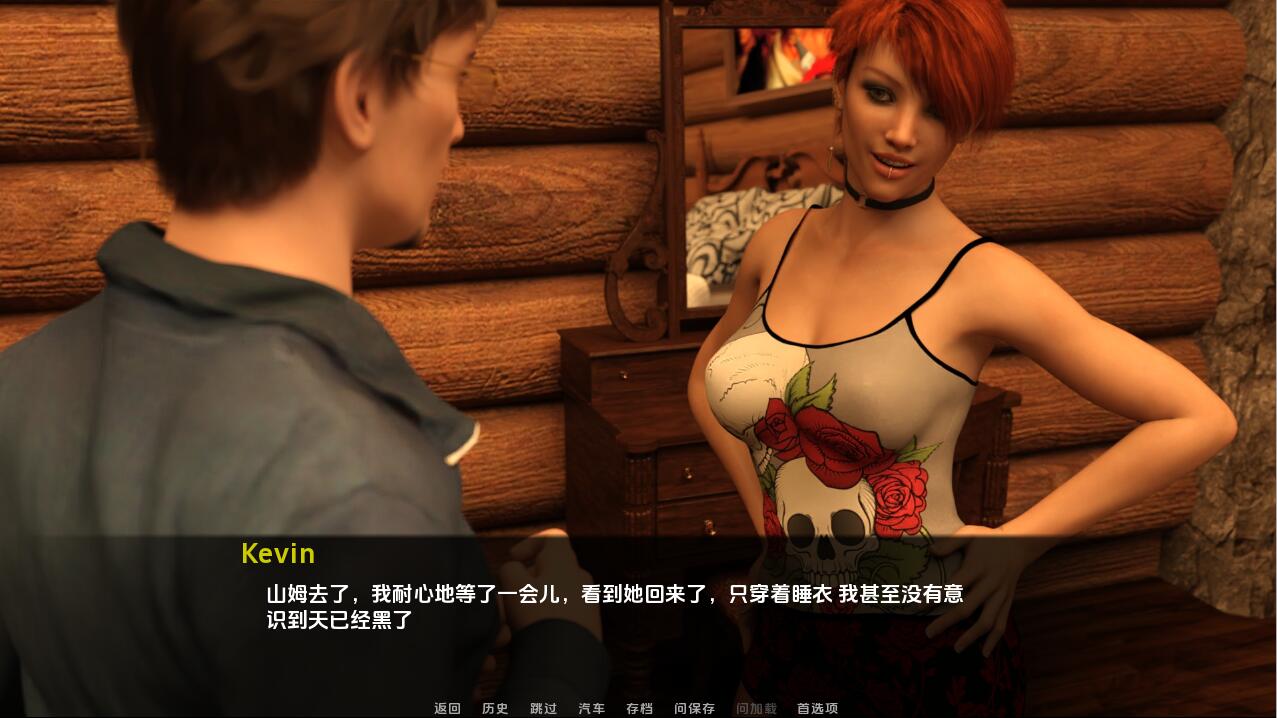The height and width of the screenshot is (718, 1277).
Task: Click the 返回 (Back) quick menu button
Action: [x=447, y=708]
